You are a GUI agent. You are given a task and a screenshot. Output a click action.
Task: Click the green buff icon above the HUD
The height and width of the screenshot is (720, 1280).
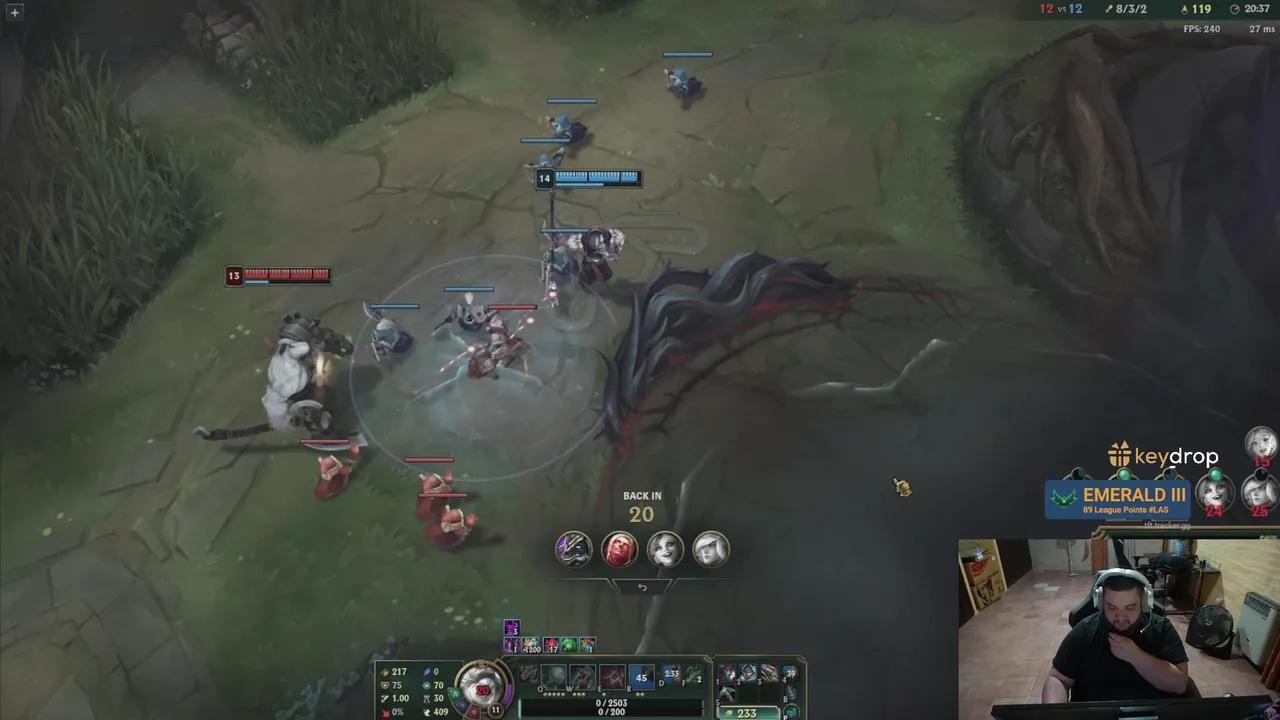click(x=568, y=645)
